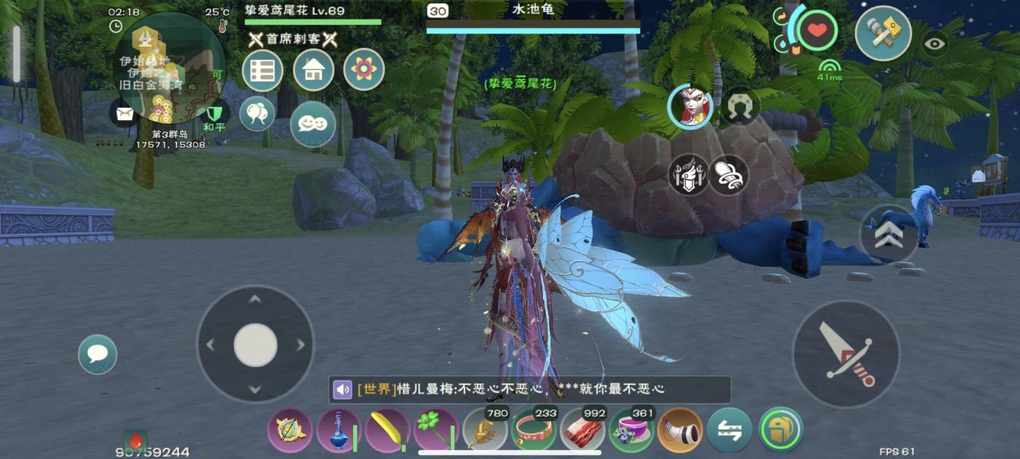Tap the house icon button

pyautogui.click(x=313, y=70)
